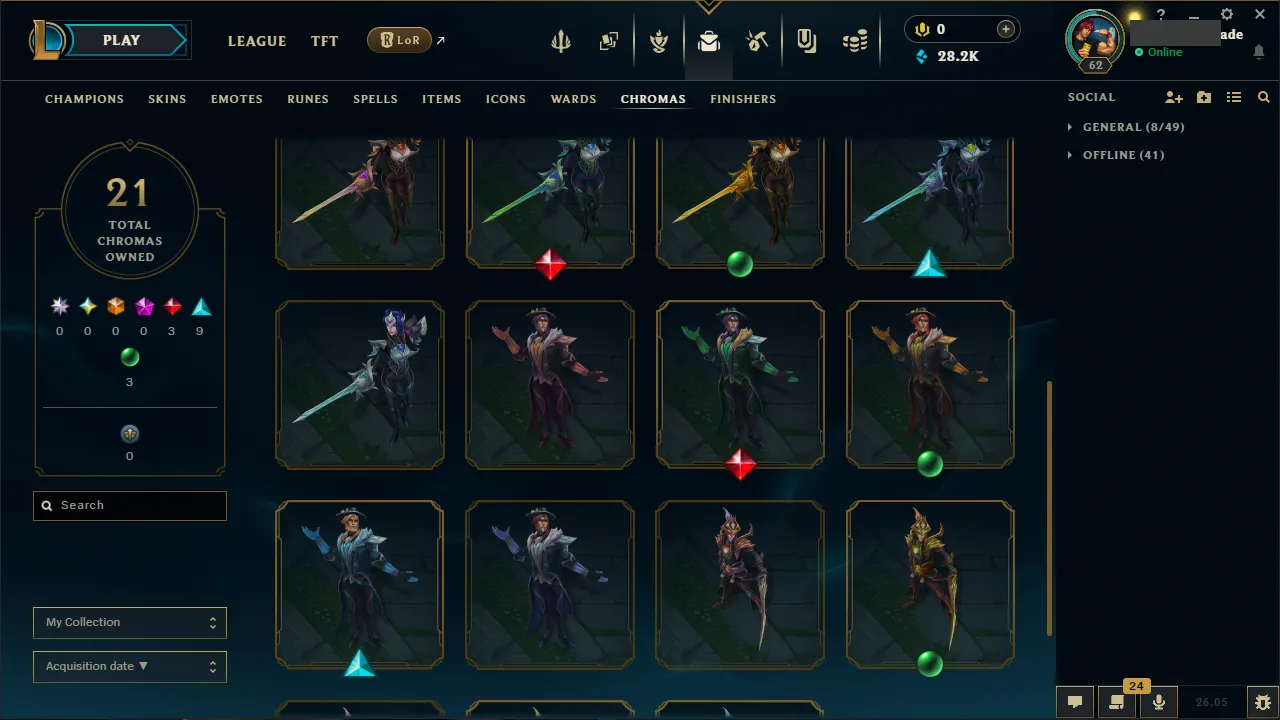Open friend search with the magnifier icon
Viewport: 1280px width, 720px height.
(1263, 97)
